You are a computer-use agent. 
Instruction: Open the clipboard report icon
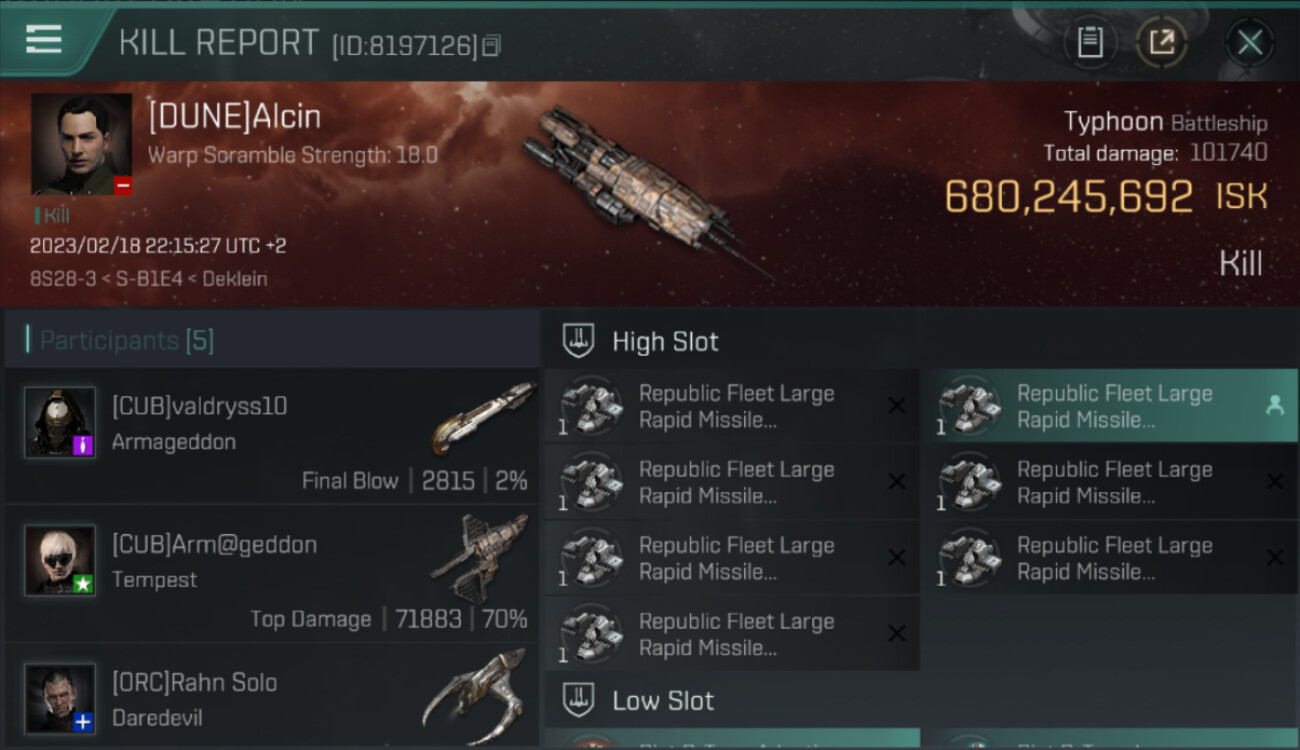1090,42
